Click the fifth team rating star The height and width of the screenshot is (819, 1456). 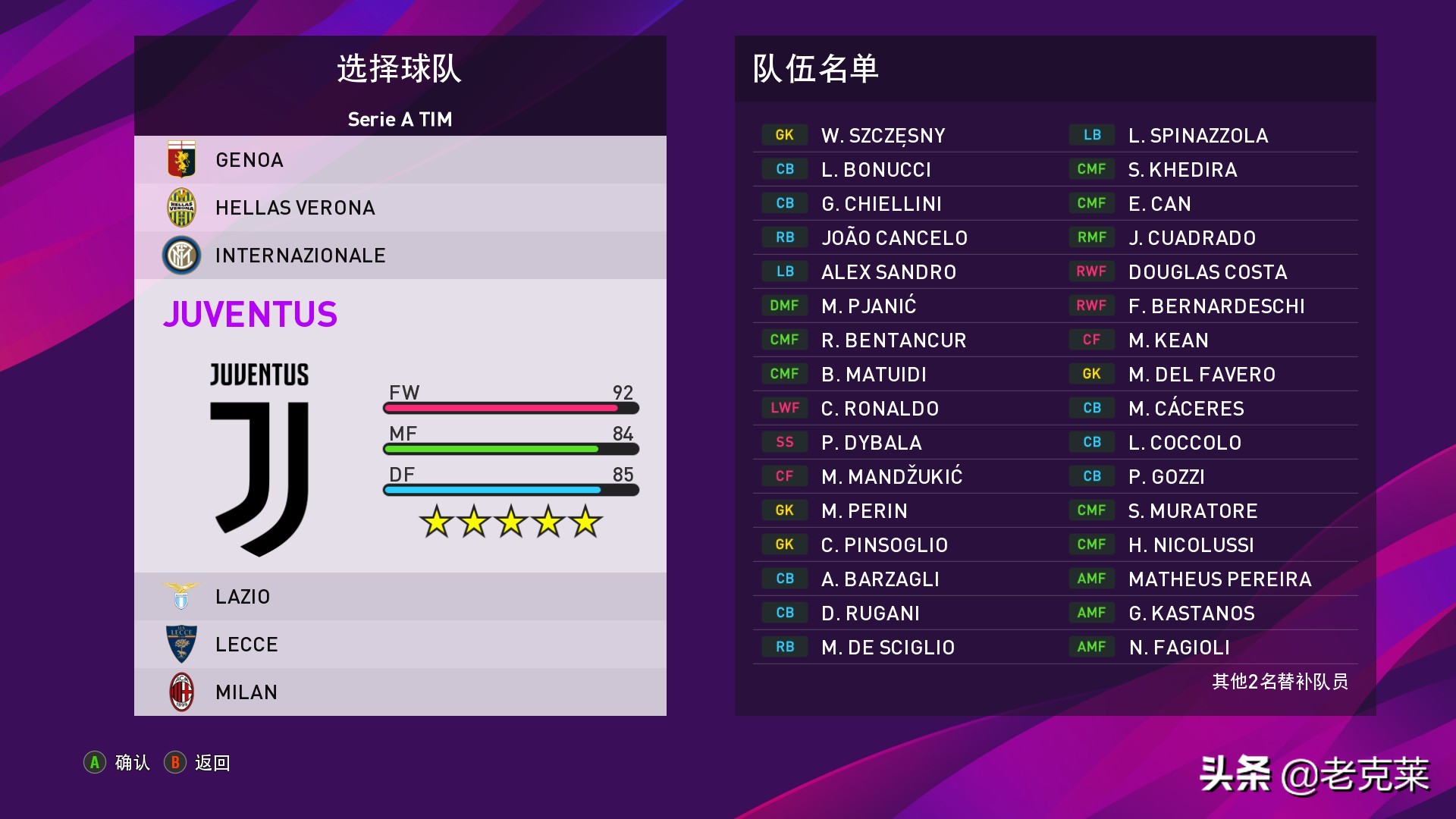(x=585, y=521)
